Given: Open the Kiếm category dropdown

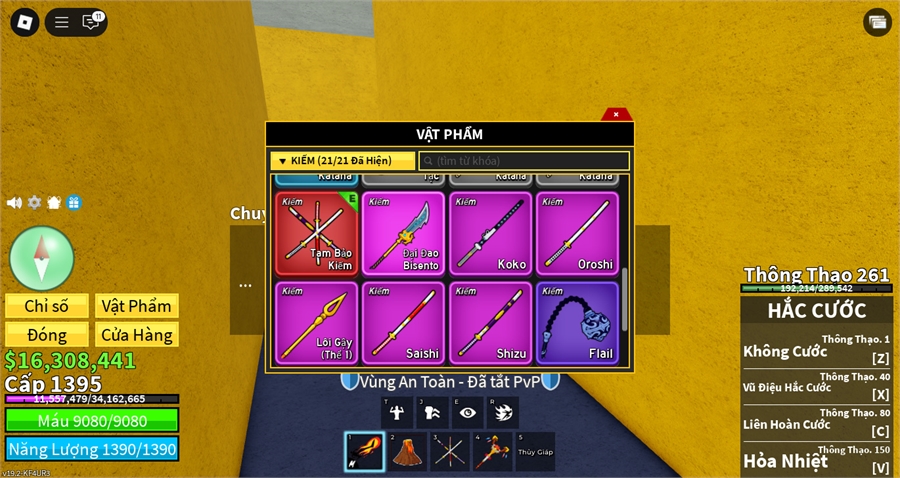Looking at the screenshot, I should [342, 161].
